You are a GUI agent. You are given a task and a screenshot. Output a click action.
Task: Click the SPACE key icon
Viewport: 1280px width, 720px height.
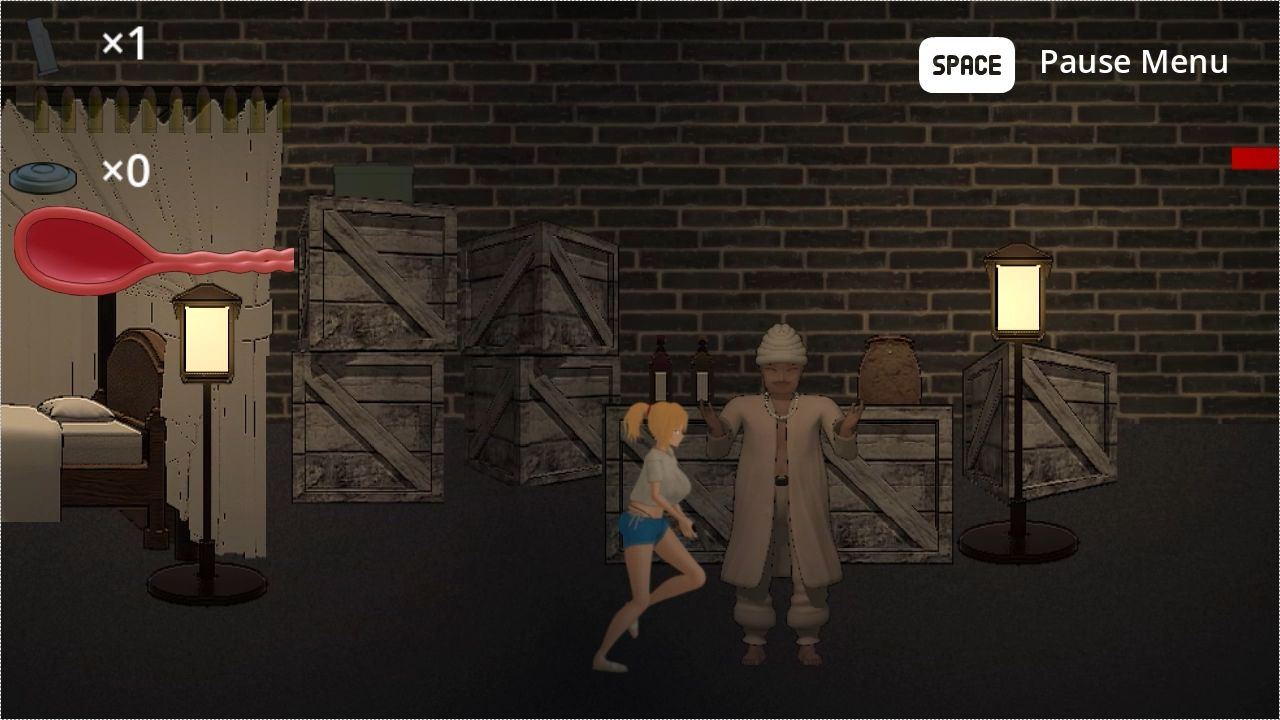click(x=966, y=64)
